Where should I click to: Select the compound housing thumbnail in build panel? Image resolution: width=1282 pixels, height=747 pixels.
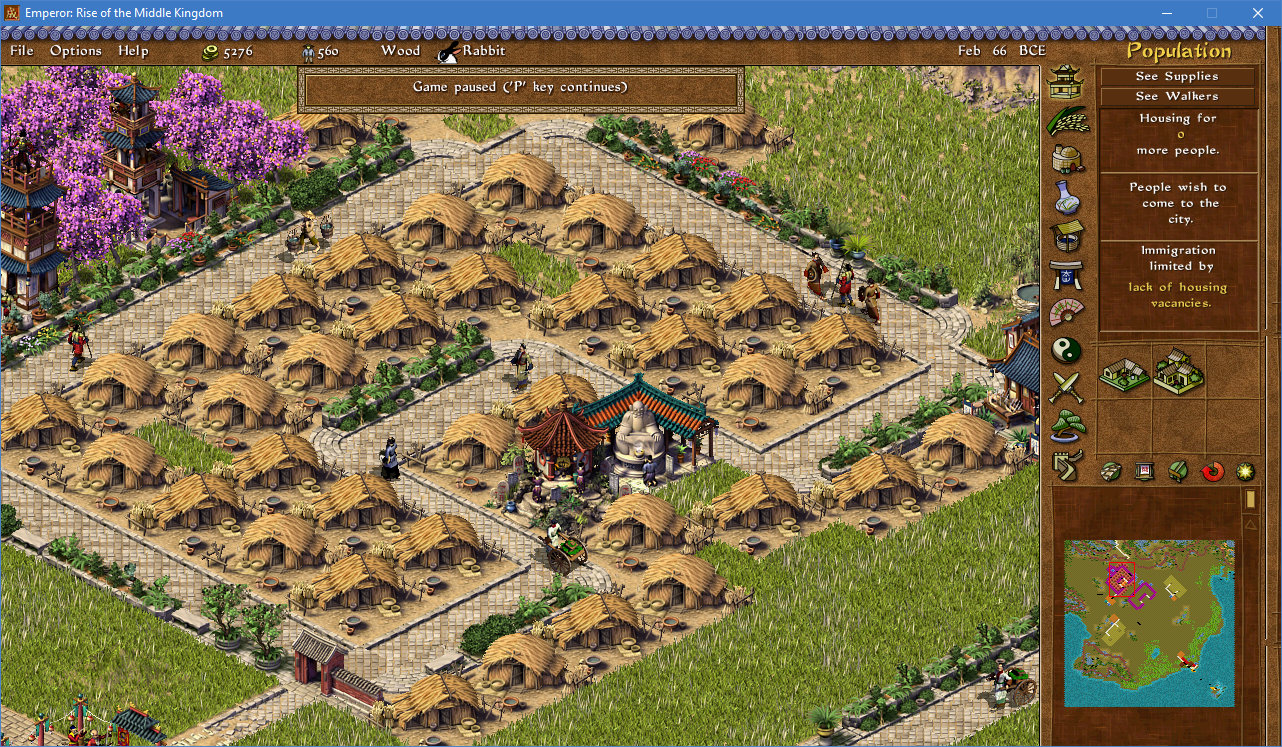click(x=1178, y=374)
